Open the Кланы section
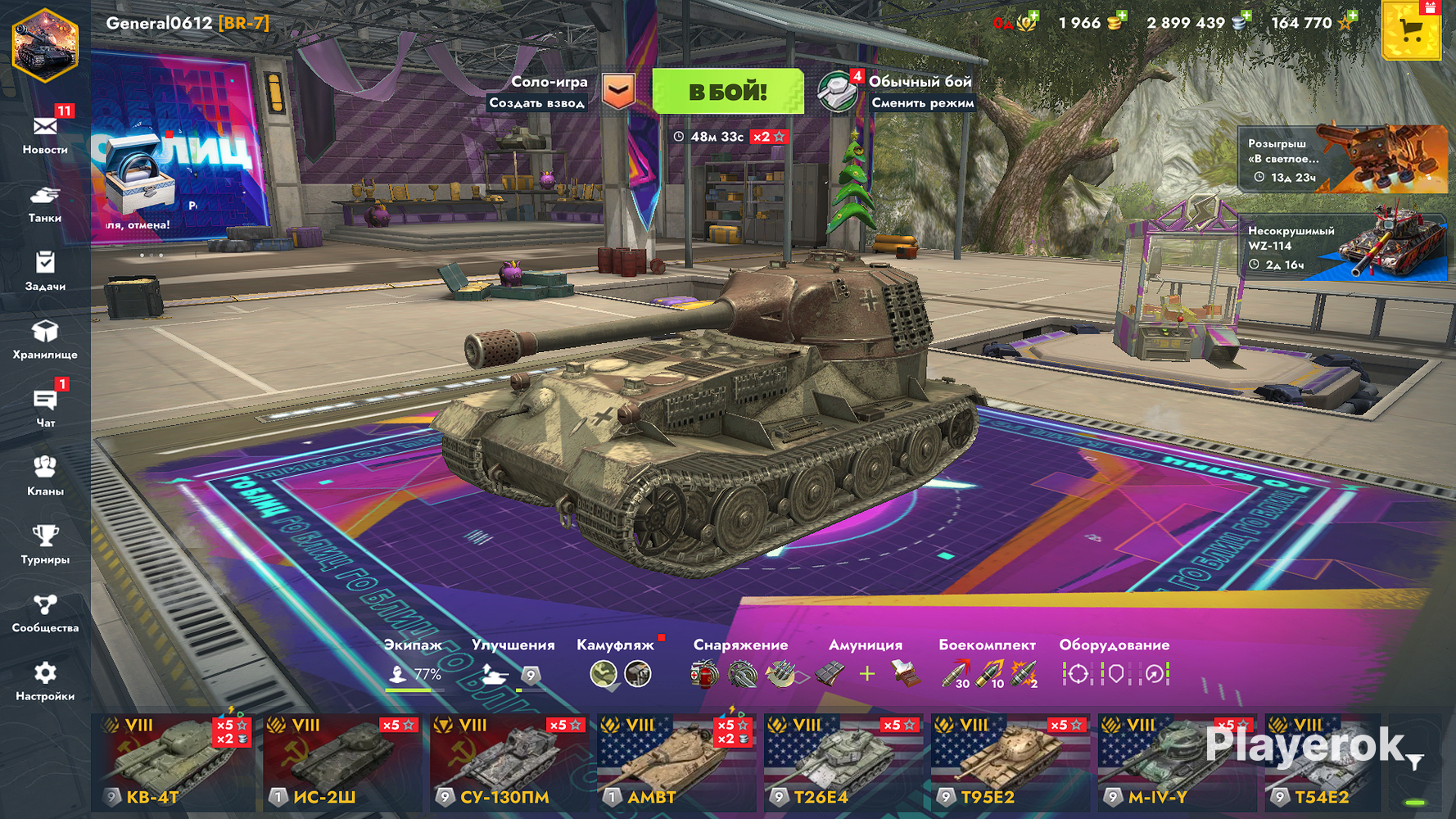 pos(45,476)
